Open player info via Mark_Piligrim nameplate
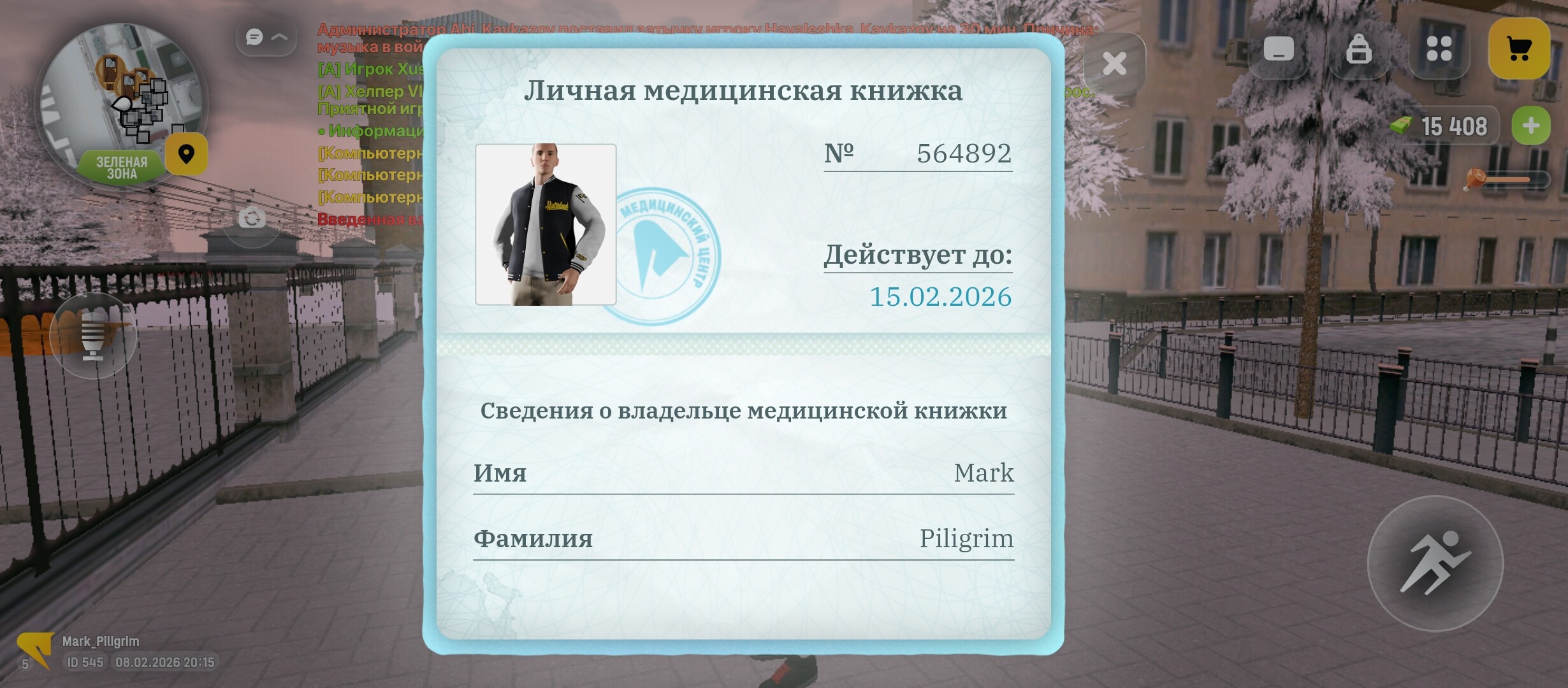Viewport: 1568px width, 688px height. pos(102,641)
